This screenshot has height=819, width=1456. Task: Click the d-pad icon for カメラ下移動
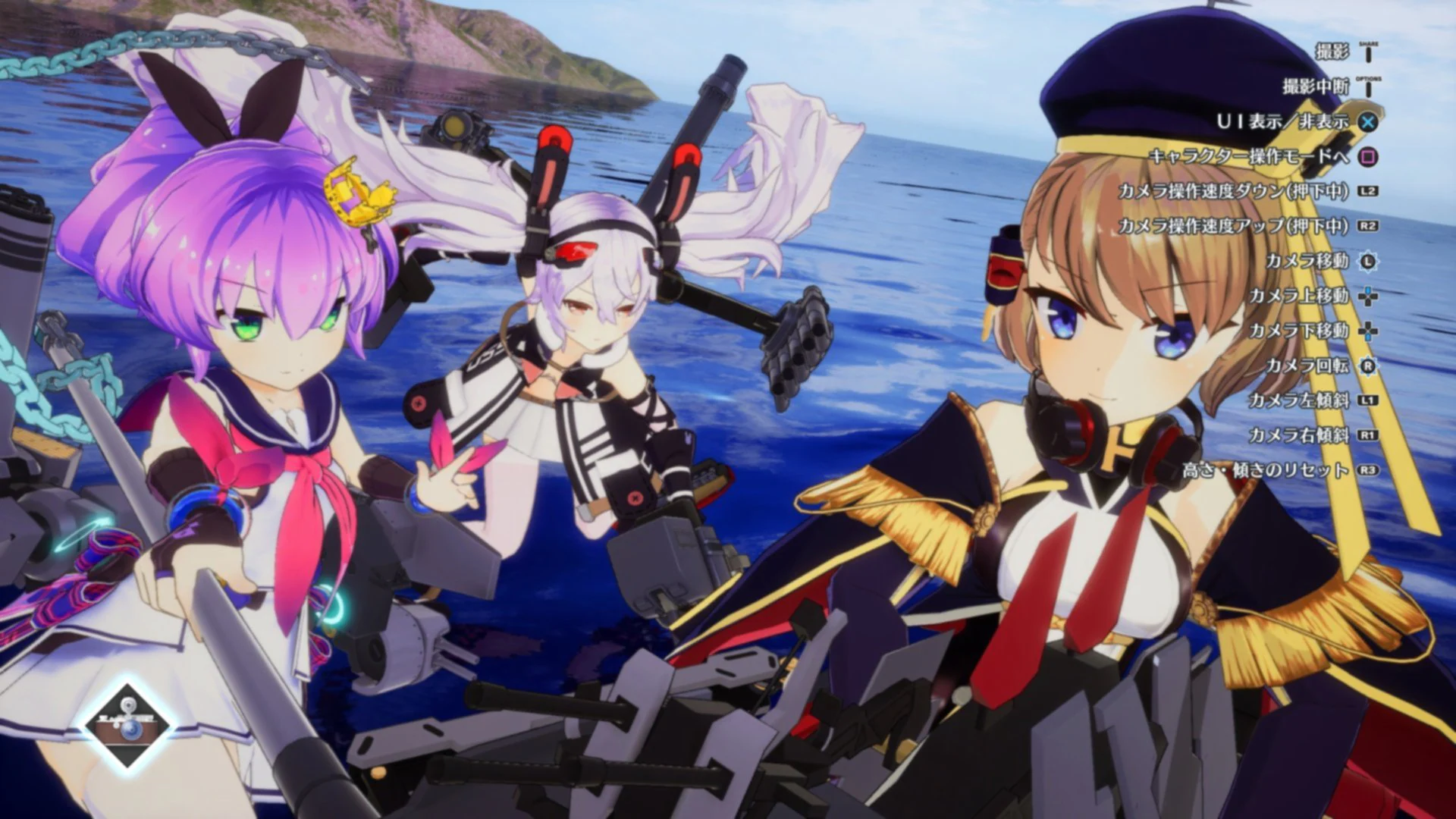pos(1367,330)
